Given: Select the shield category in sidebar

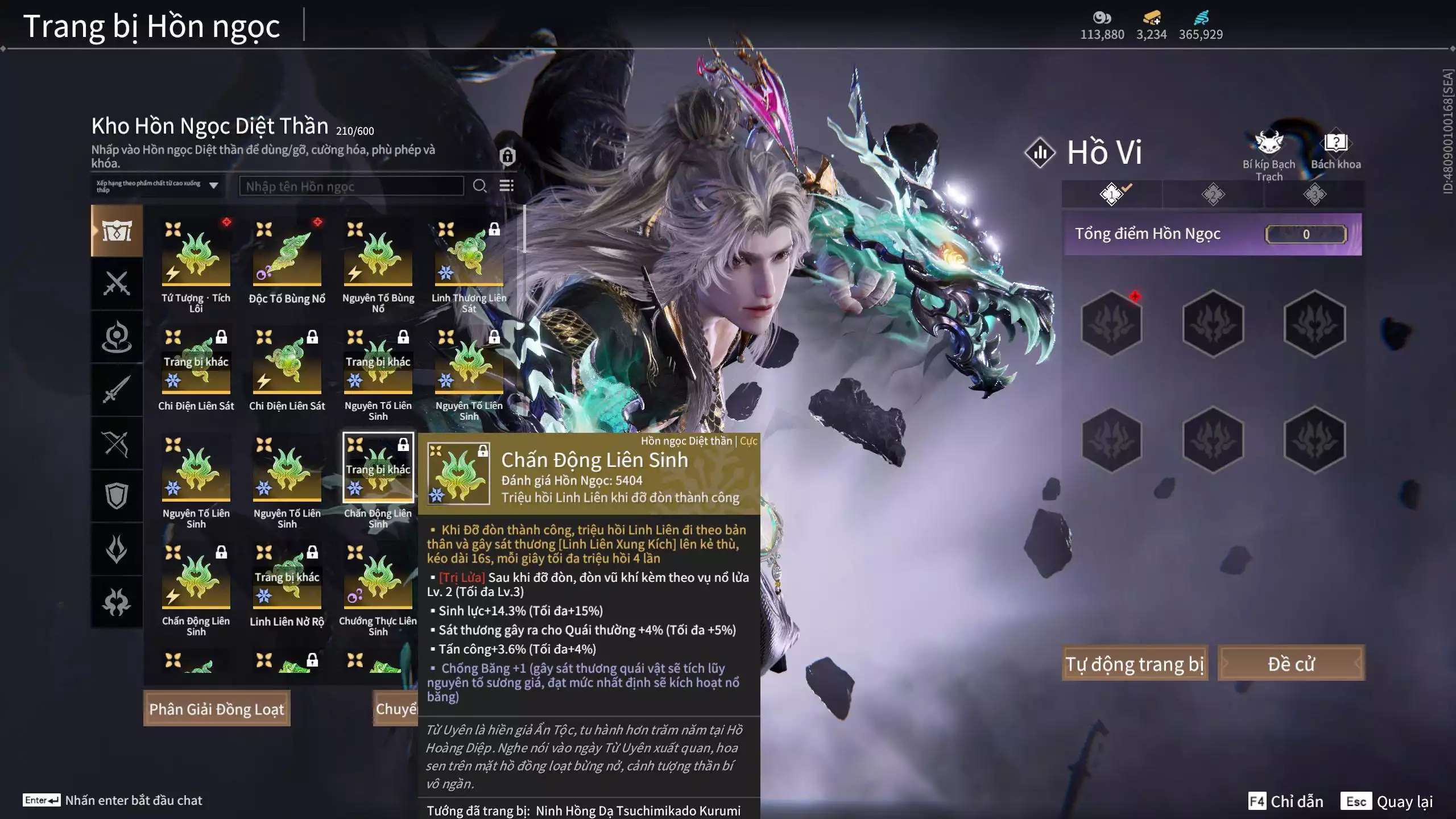Looking at the screenshot, I should [x=117, y=496].
